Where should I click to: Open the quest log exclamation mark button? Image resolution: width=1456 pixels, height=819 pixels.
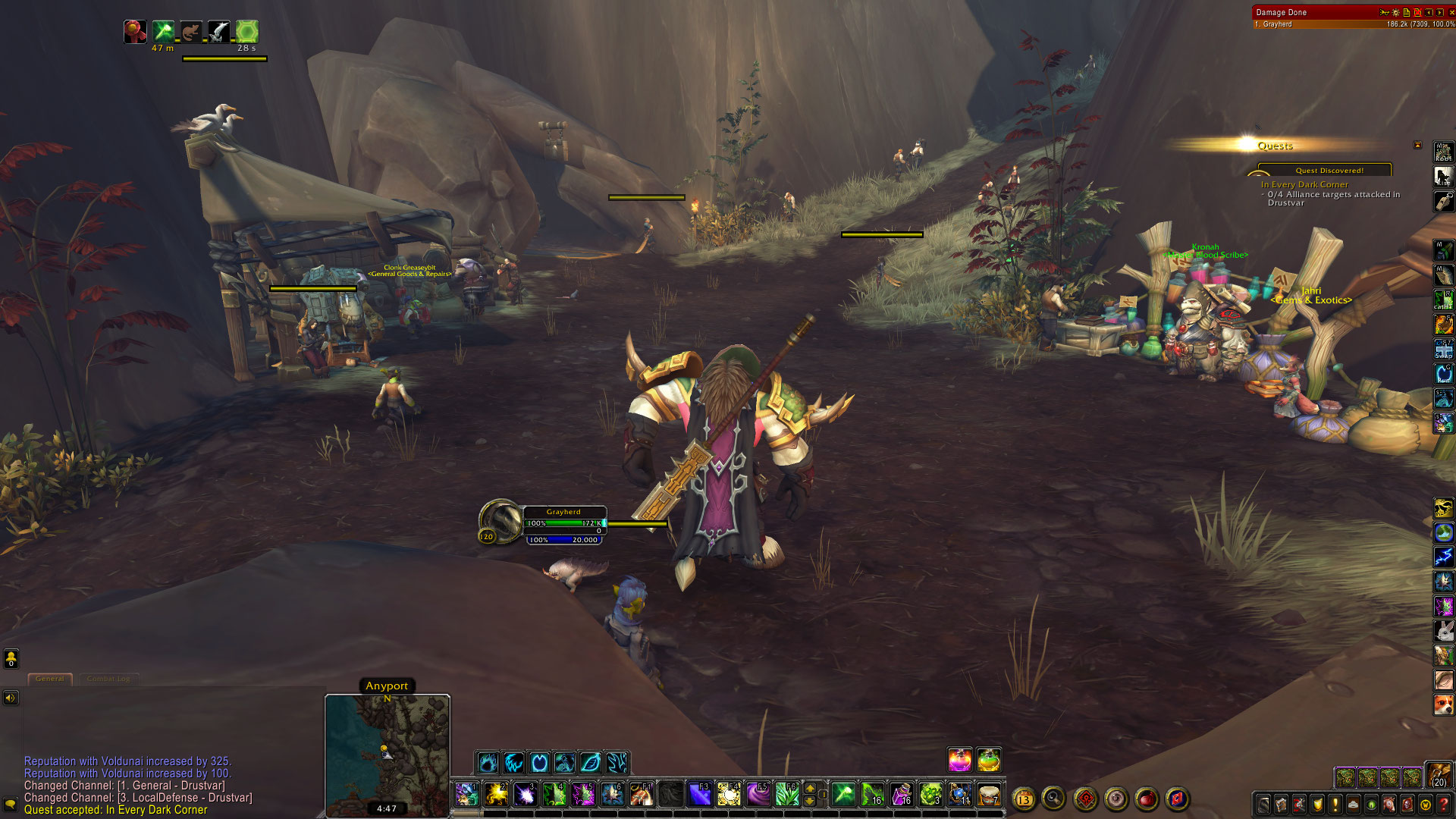point(1335,805)
